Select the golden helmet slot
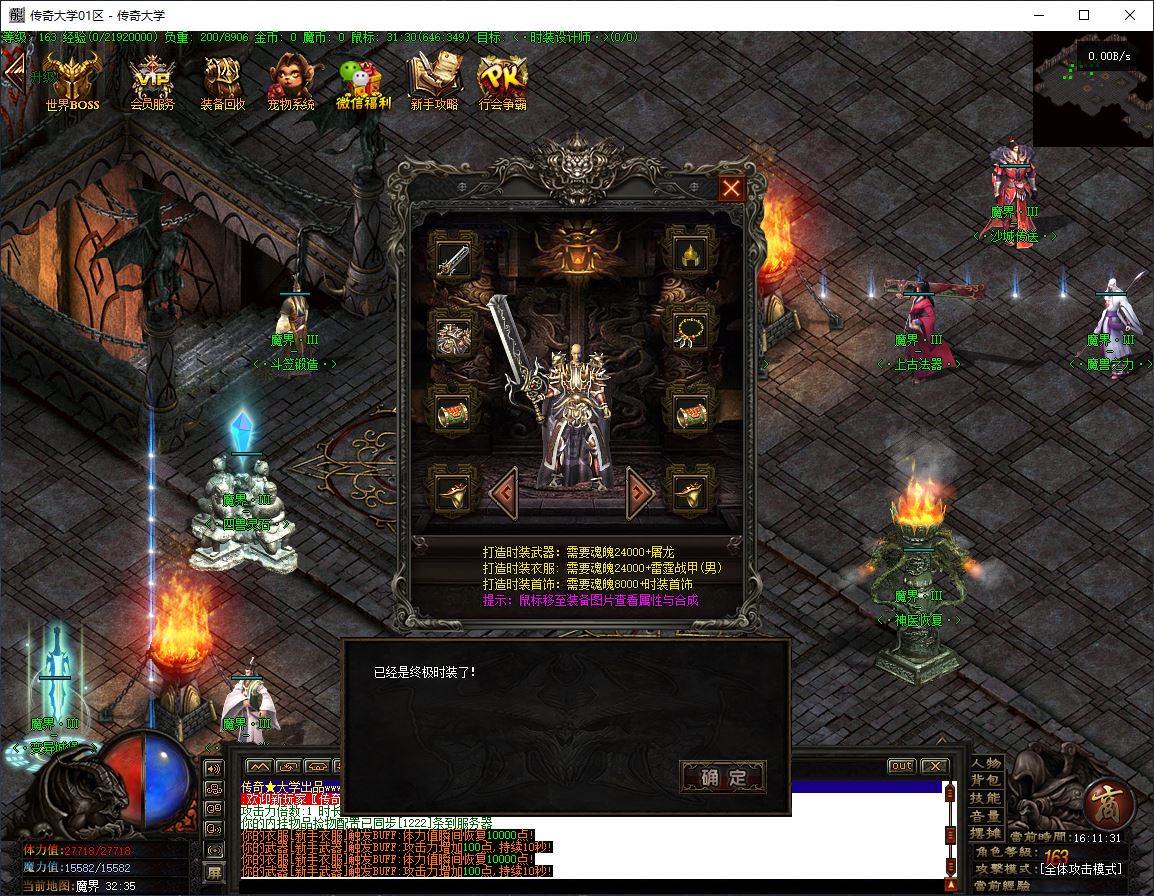The height and width of the screenshot is (896, 1154). 691,256
